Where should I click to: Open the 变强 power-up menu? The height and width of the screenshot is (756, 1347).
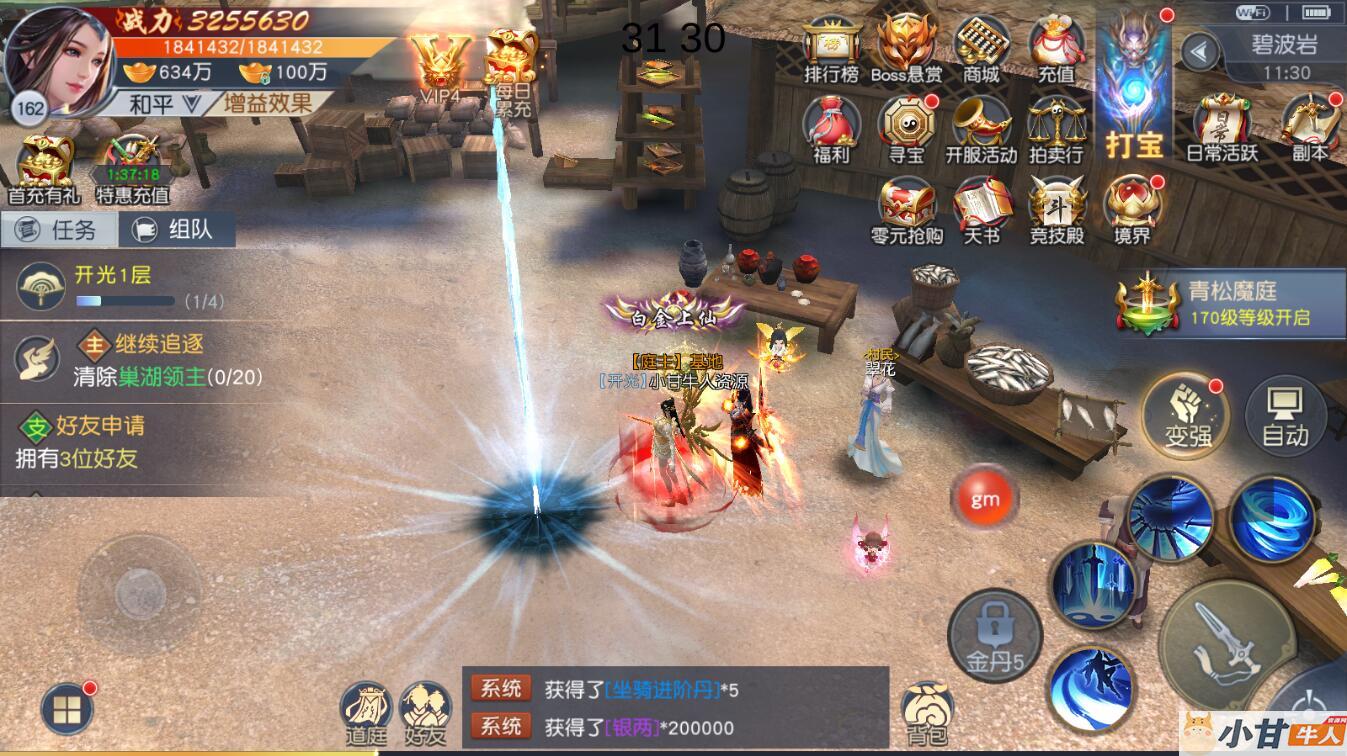point(1187,414)
